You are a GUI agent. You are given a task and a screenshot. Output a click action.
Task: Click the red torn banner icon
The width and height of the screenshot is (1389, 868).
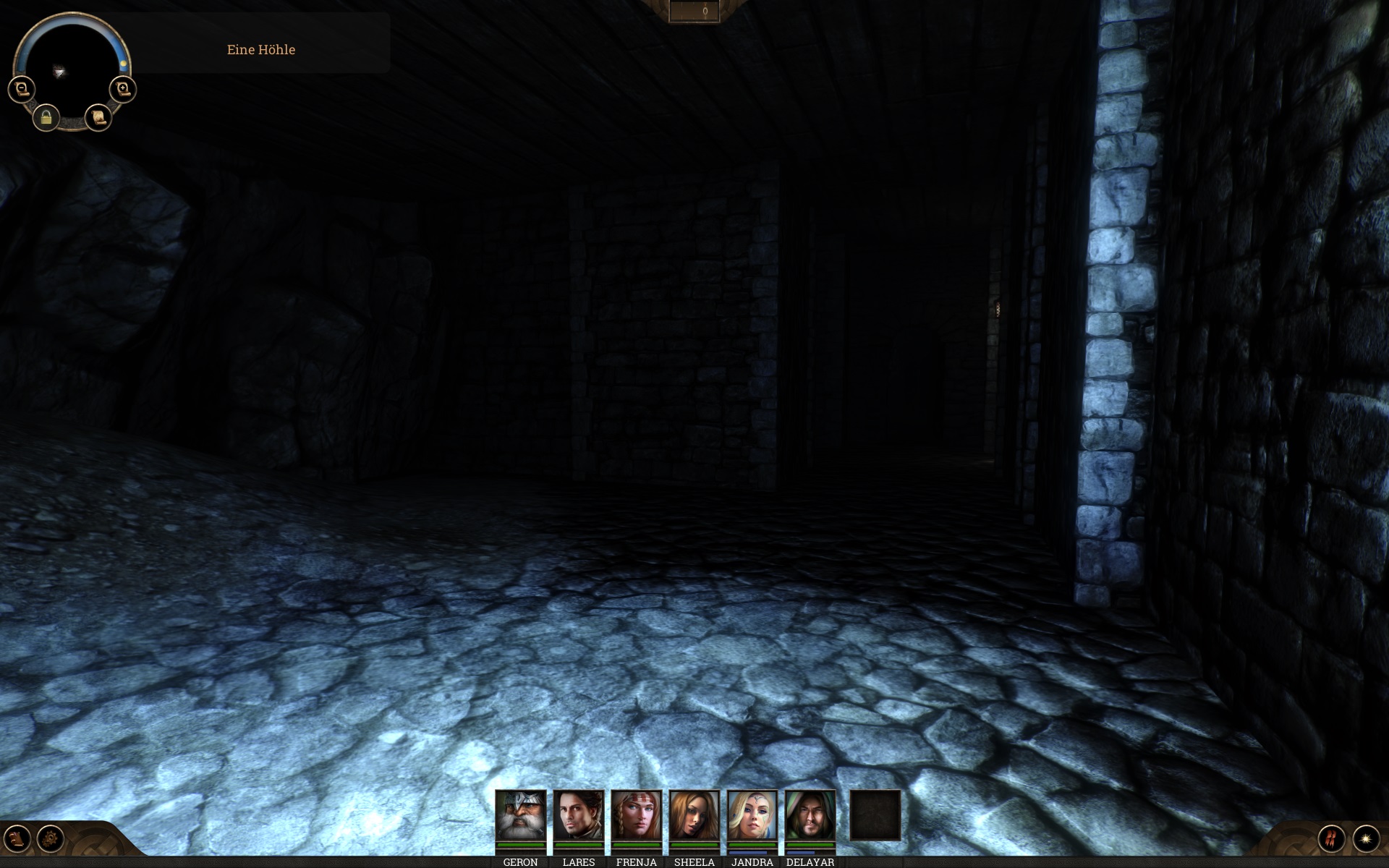pyautogui.click(x=1331, y=839)
